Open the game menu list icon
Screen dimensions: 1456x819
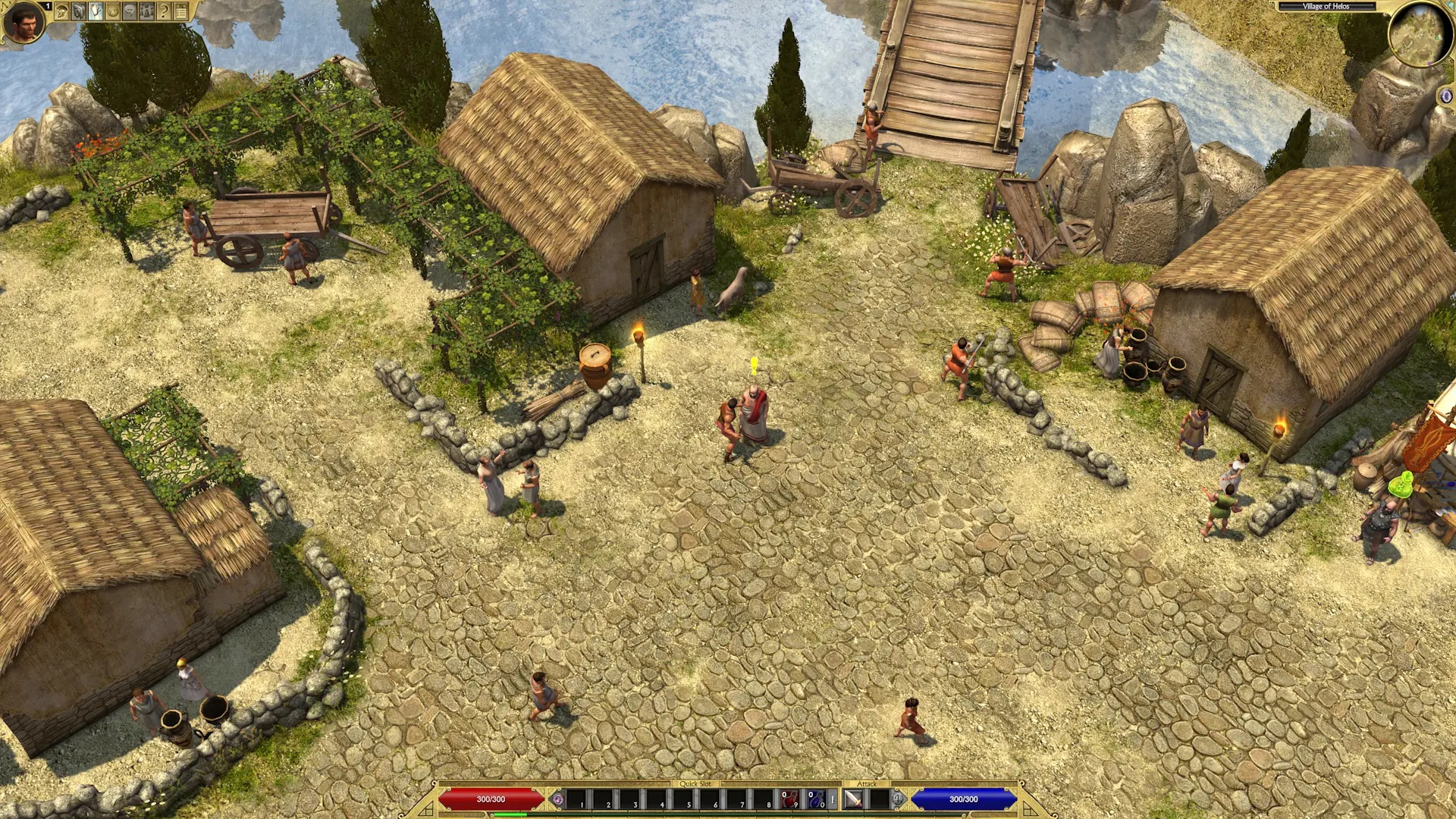[x=181, y=11]
